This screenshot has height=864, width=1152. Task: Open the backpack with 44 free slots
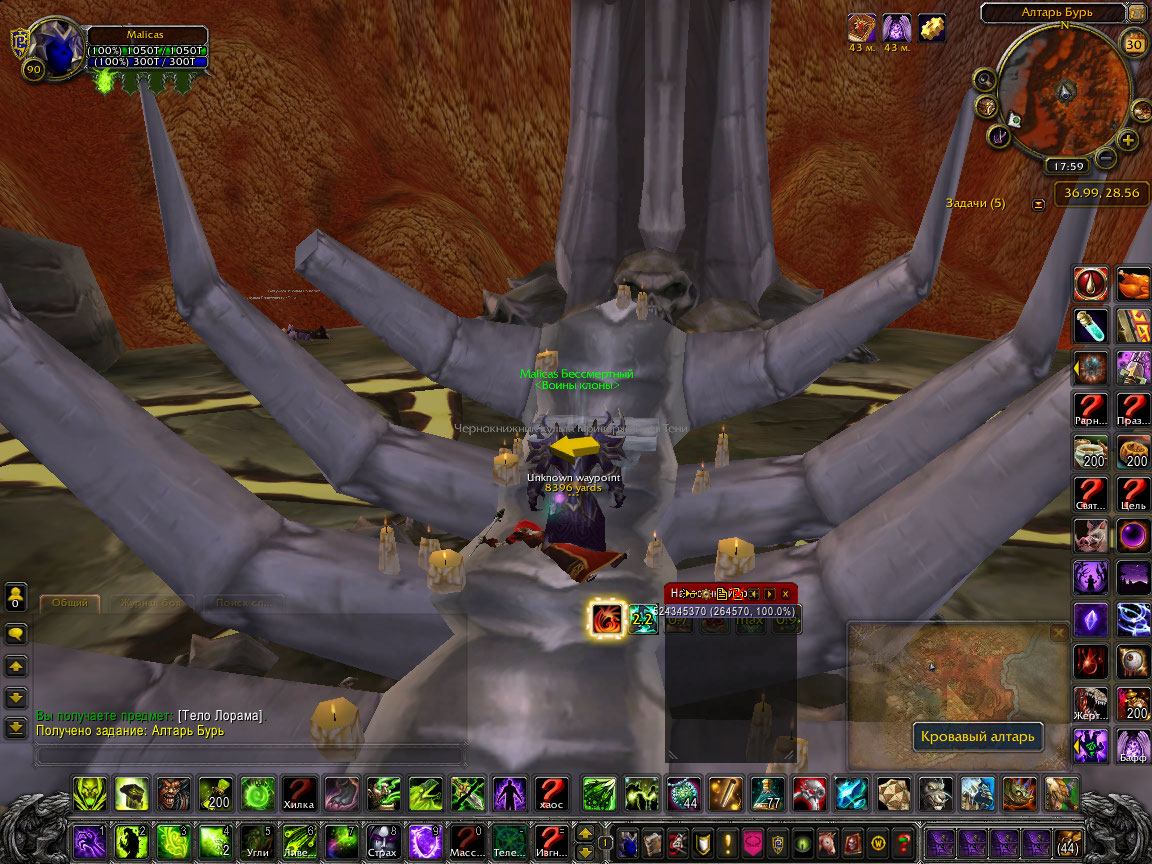(x=1068, y=842)
